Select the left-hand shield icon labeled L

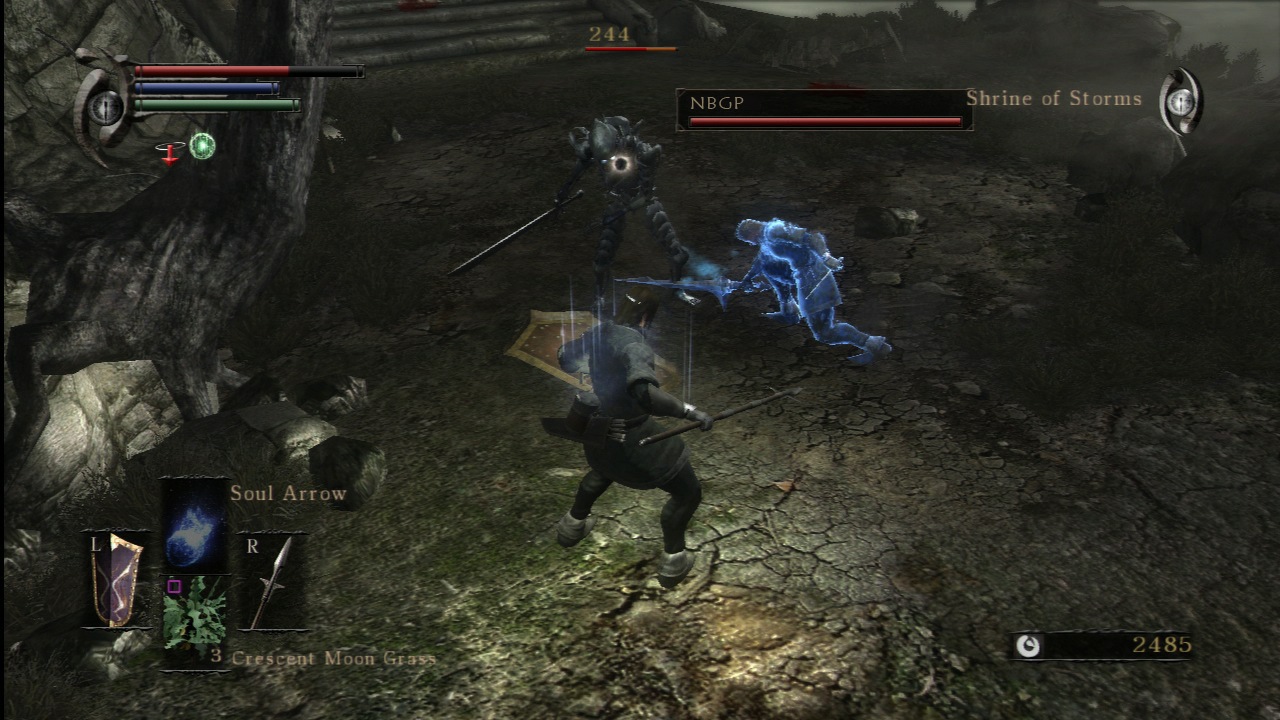[113, 580]
